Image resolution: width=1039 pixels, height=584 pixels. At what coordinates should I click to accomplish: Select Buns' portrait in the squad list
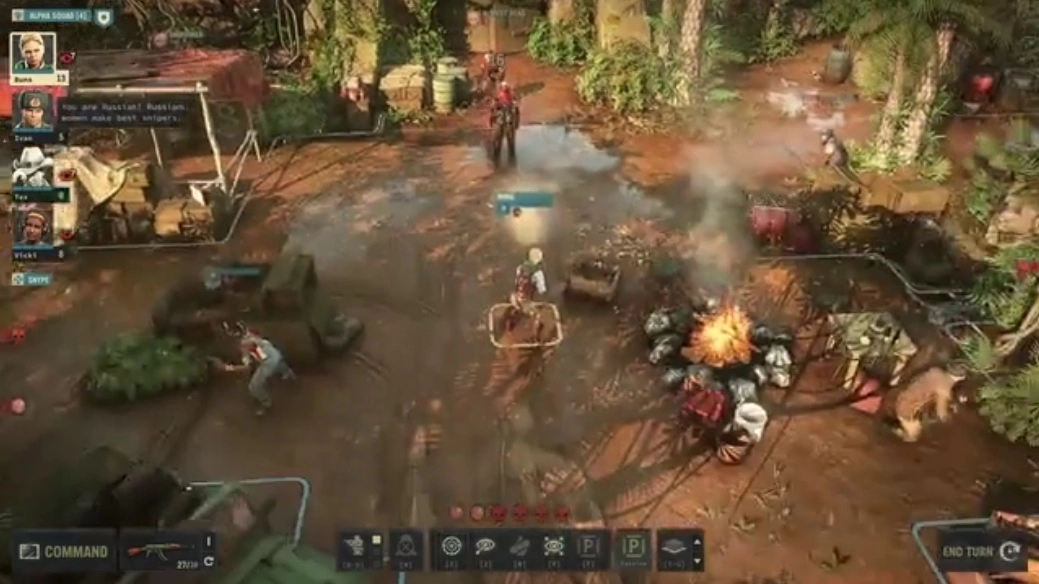[x=32, y=52]
